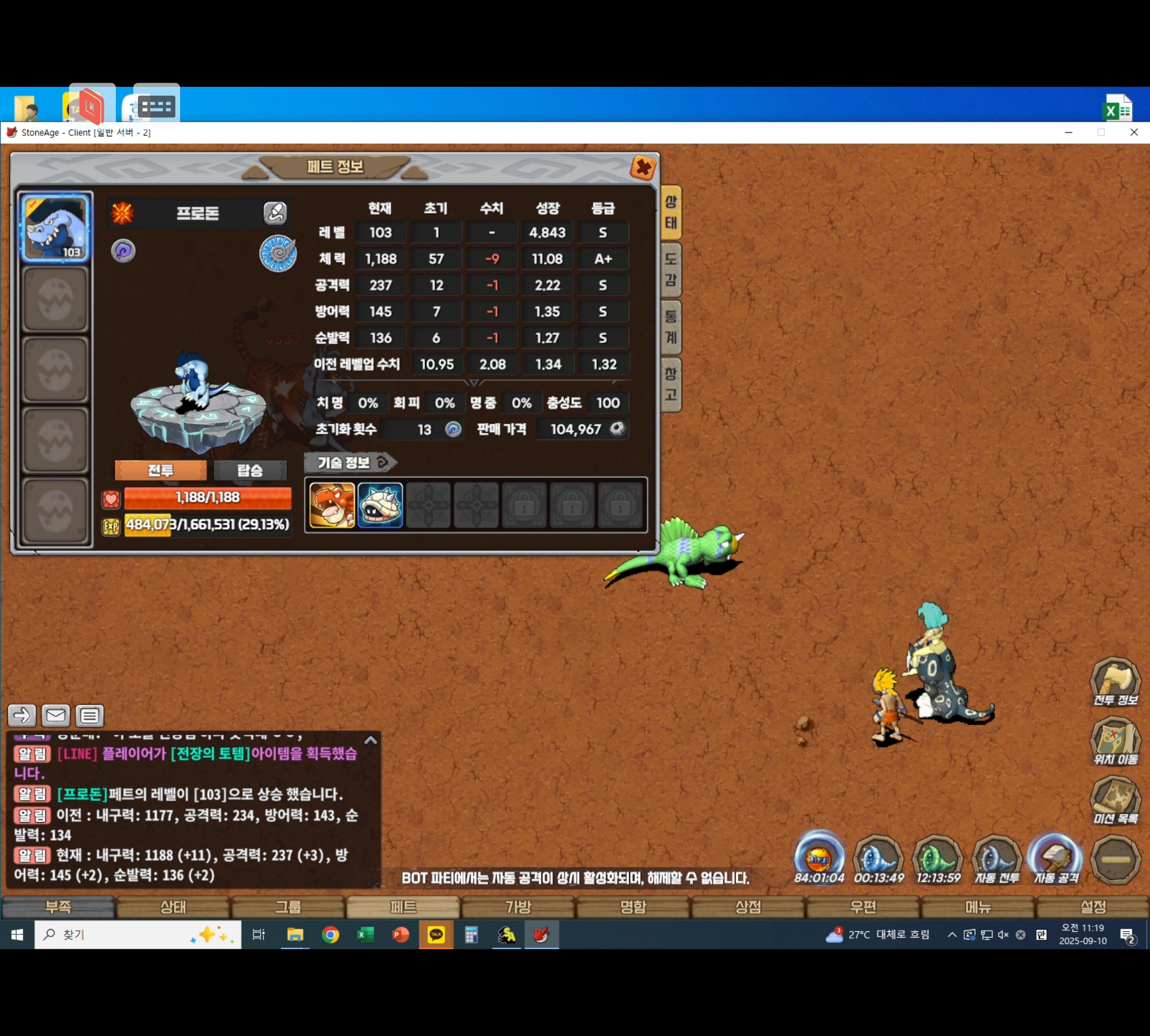Screen dimensions: 1150x1036
Task: Switch to the 탑승 riding tab
Action: [x=250, y=470]
